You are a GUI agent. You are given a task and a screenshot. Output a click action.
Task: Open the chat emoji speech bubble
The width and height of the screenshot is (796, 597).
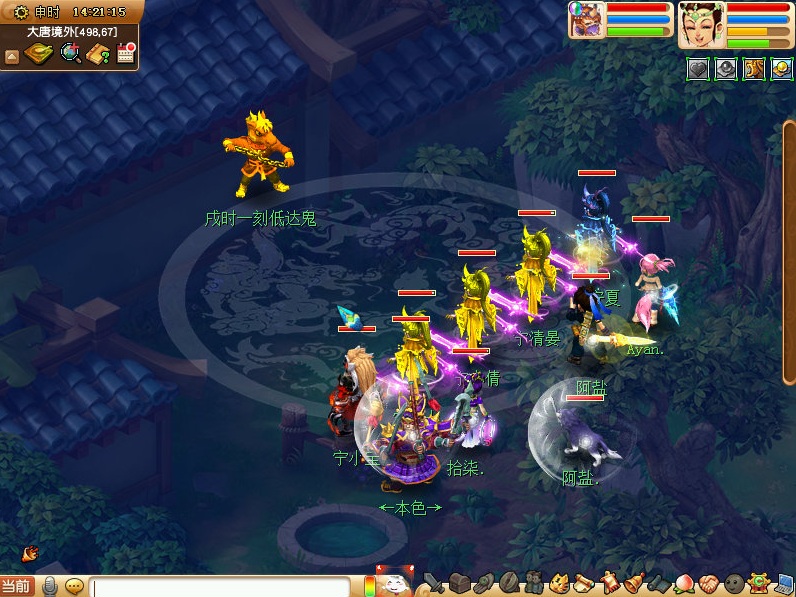[74, 586]
